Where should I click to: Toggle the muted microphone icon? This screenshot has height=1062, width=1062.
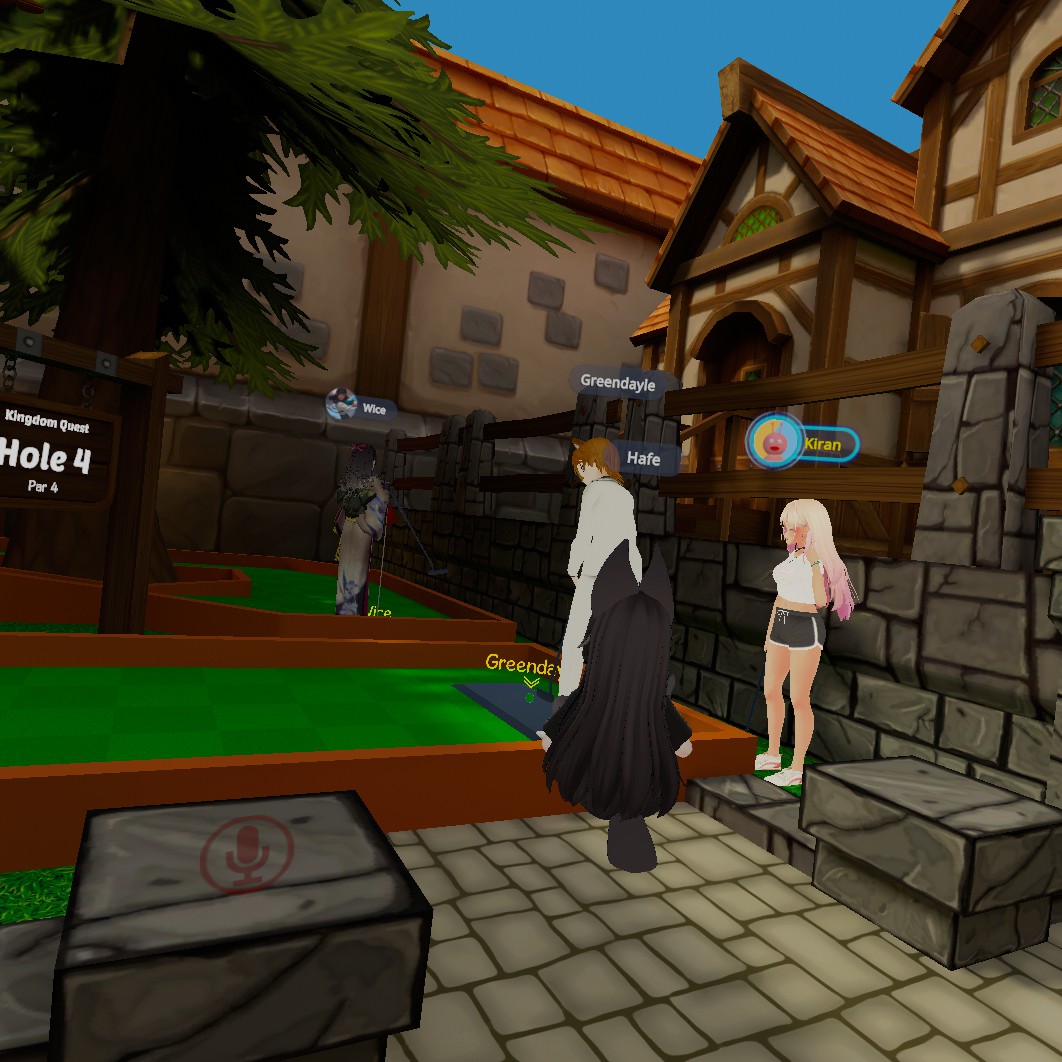[x=247, y=855]
